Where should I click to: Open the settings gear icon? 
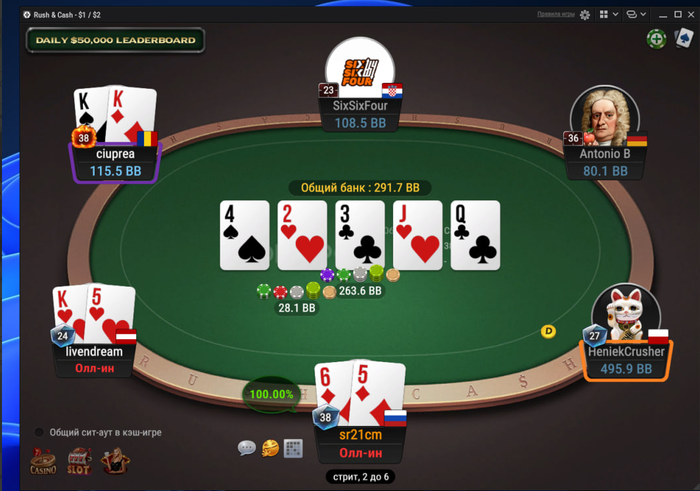pos(585,15)
